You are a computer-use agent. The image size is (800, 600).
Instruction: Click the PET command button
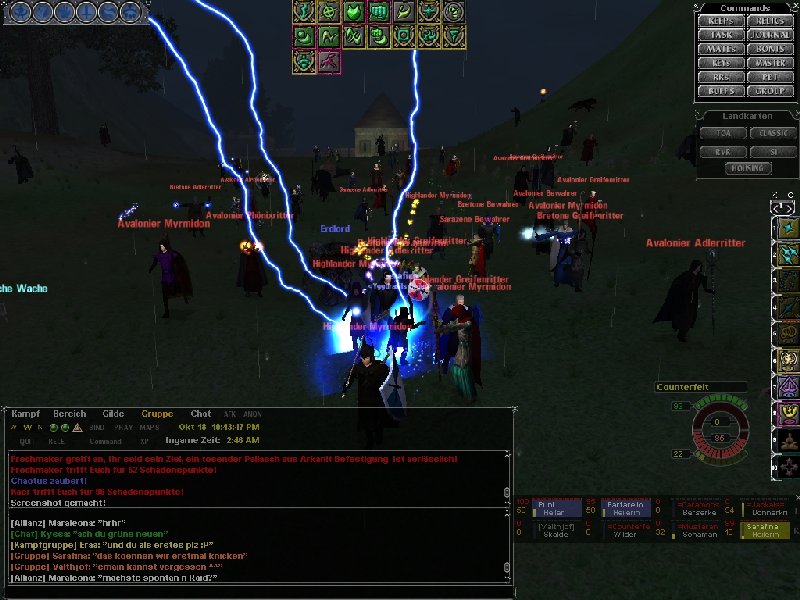769,77
